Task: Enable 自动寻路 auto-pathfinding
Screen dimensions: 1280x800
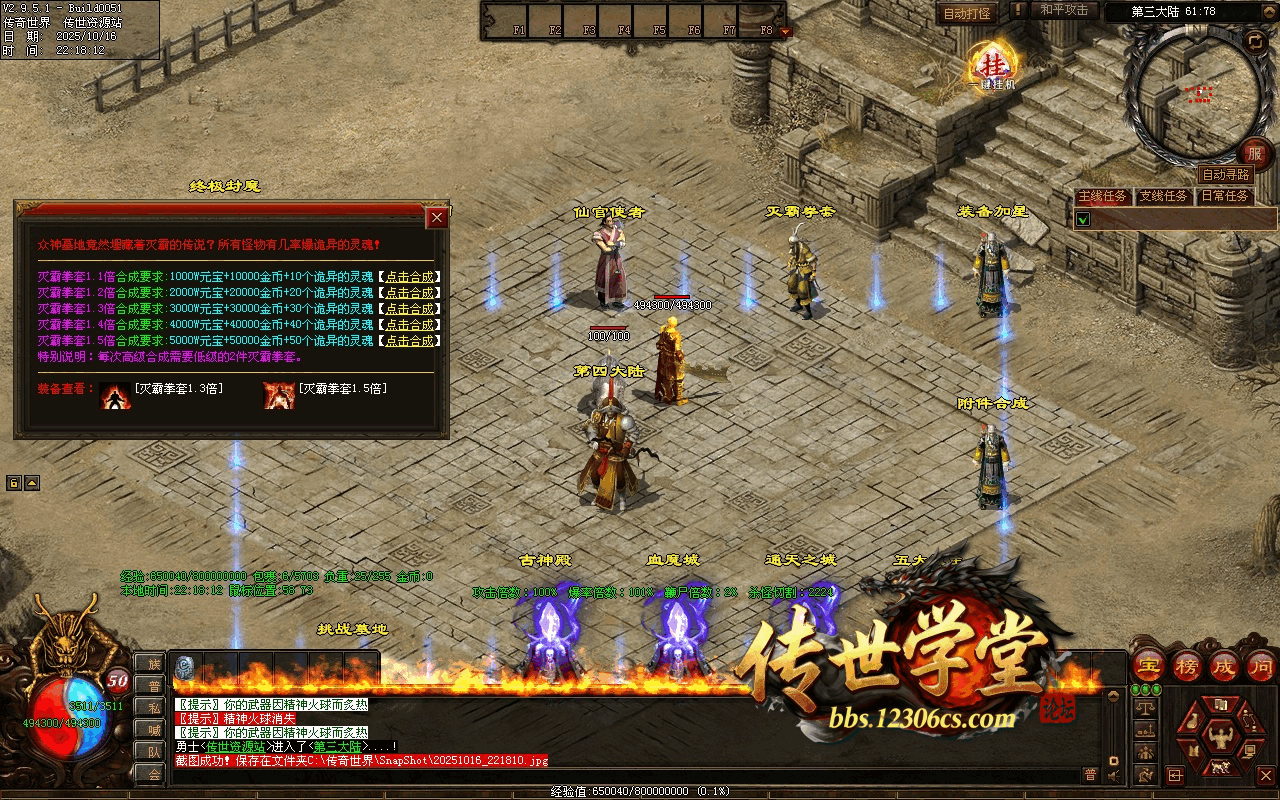Action: tap(1226, 174)
